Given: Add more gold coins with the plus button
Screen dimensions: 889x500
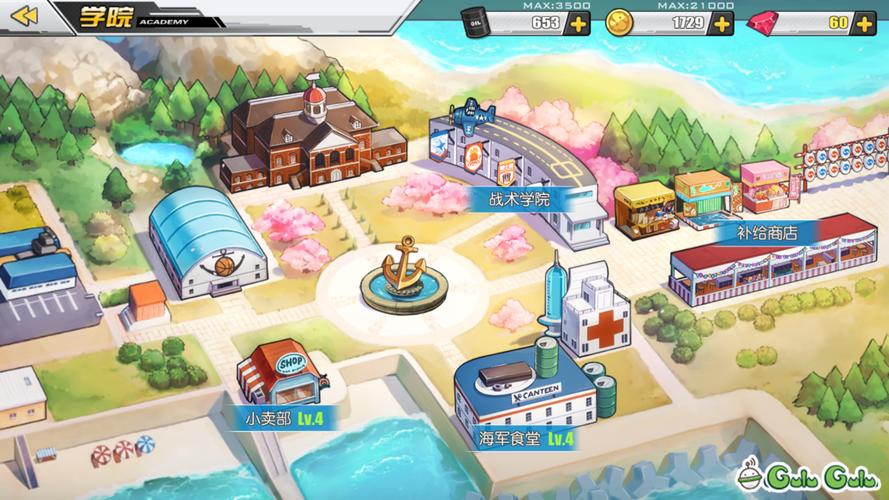Looking at the screenshot, I should 721,23.
